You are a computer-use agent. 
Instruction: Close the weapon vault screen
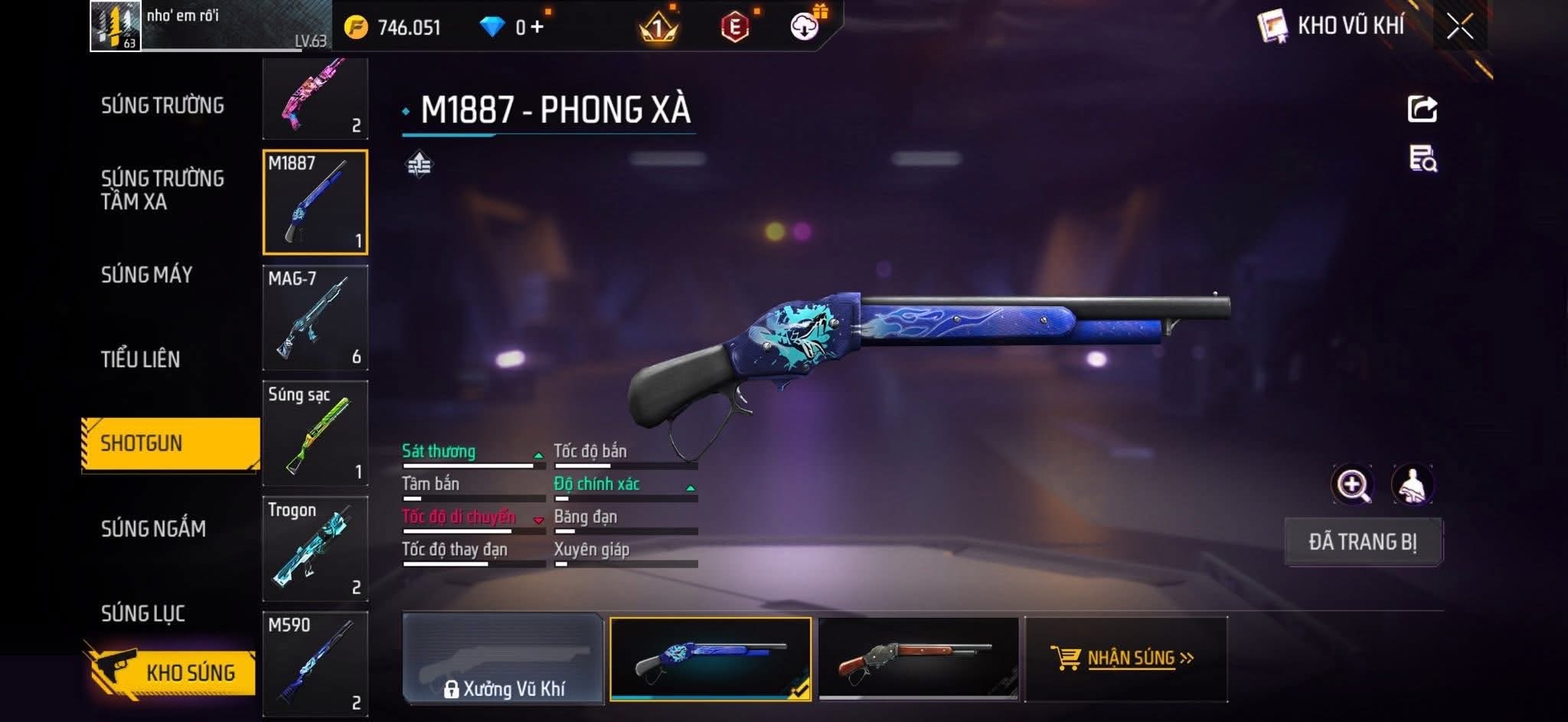(1459, 27)
